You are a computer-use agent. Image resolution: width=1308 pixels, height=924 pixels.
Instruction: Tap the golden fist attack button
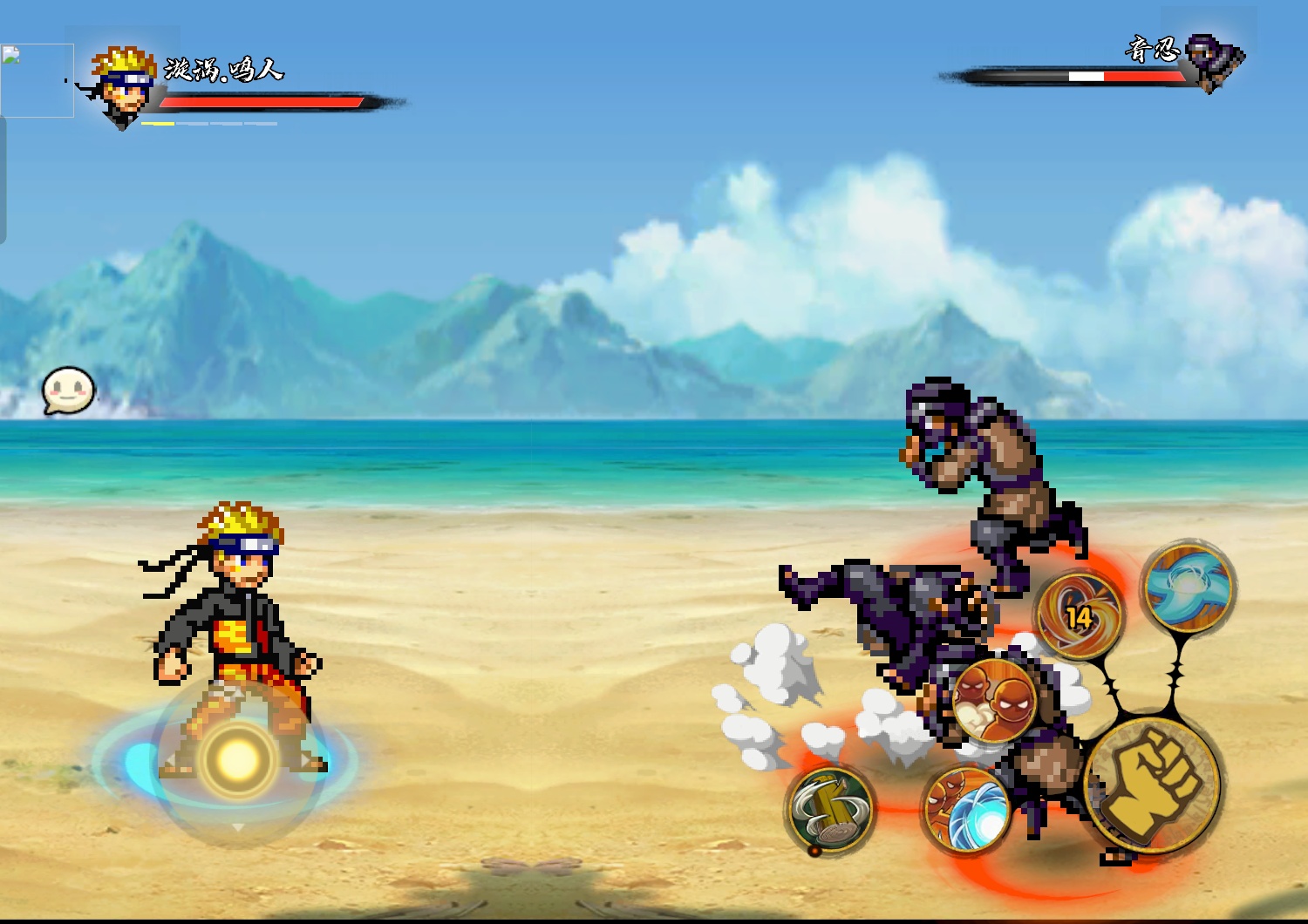1153,785
